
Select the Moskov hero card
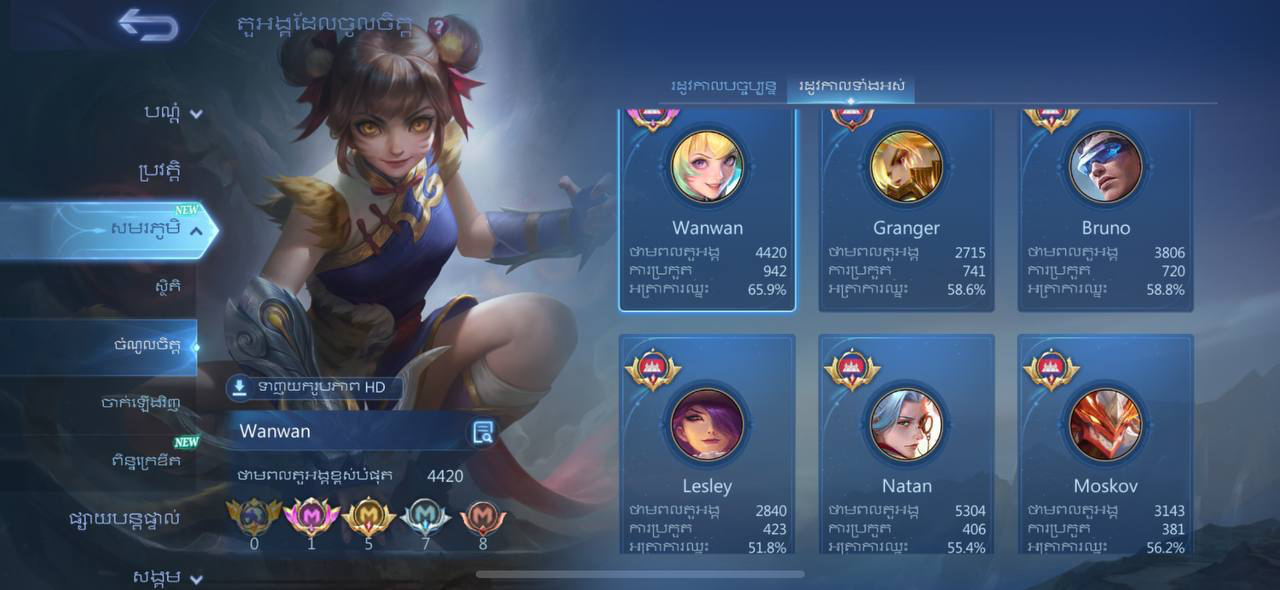1105,443
